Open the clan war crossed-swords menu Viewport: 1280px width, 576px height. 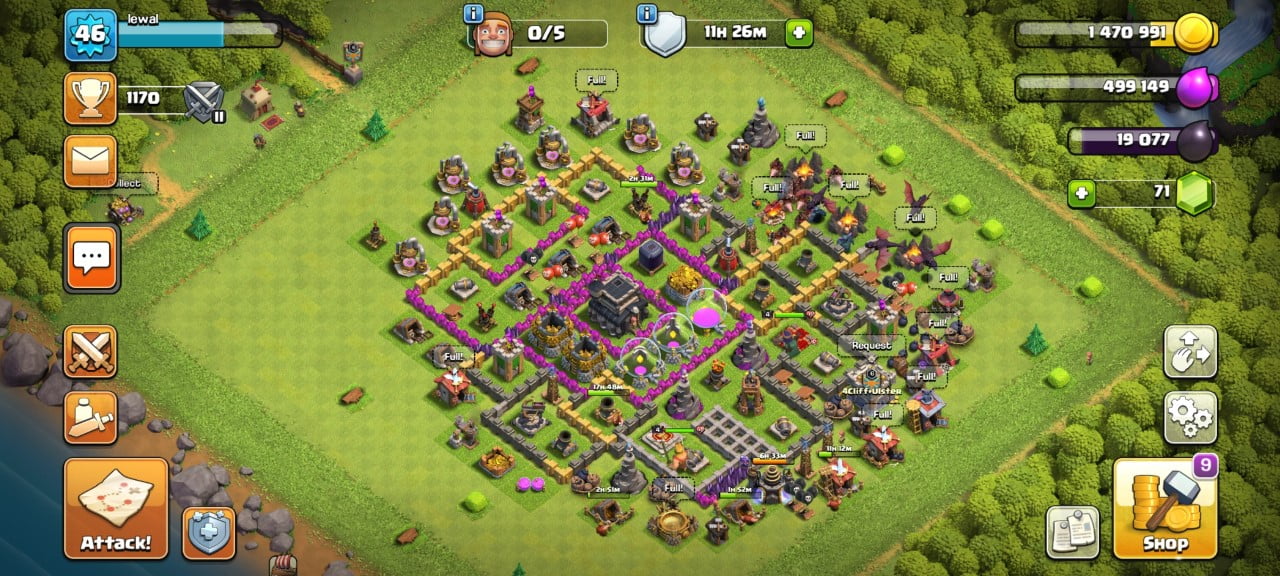pos(91,351)
